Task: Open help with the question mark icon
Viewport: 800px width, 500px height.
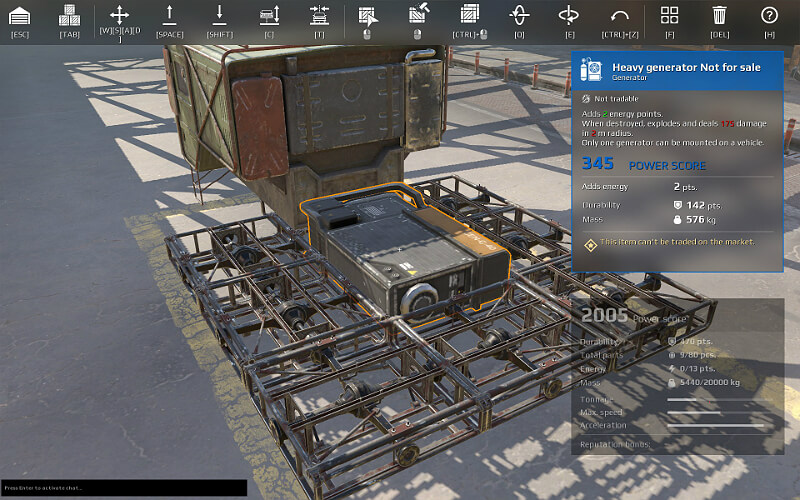Action: 769,15
